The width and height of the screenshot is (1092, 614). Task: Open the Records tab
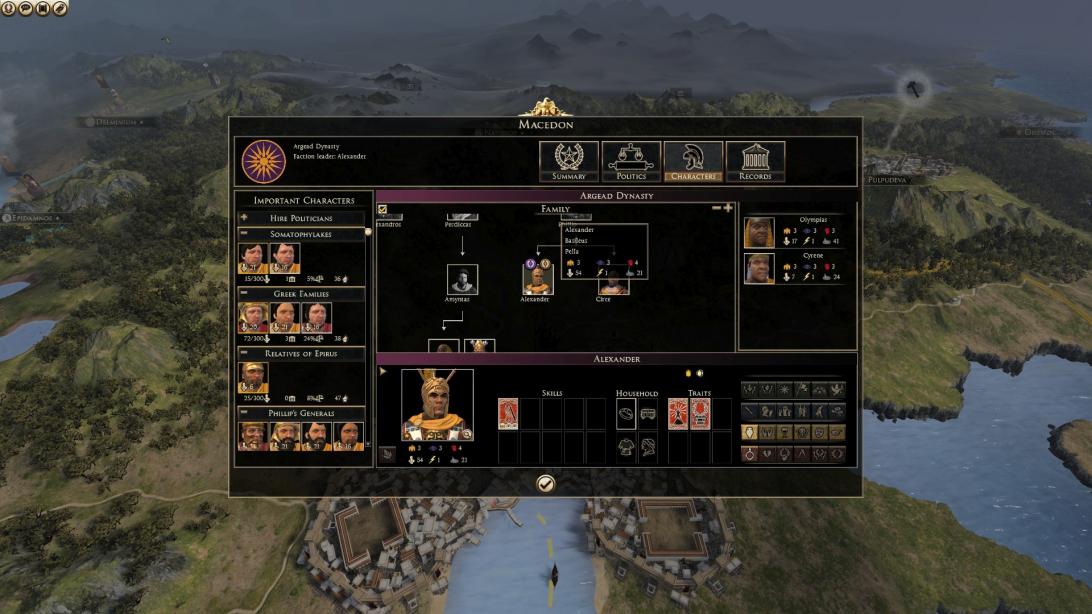755,161
